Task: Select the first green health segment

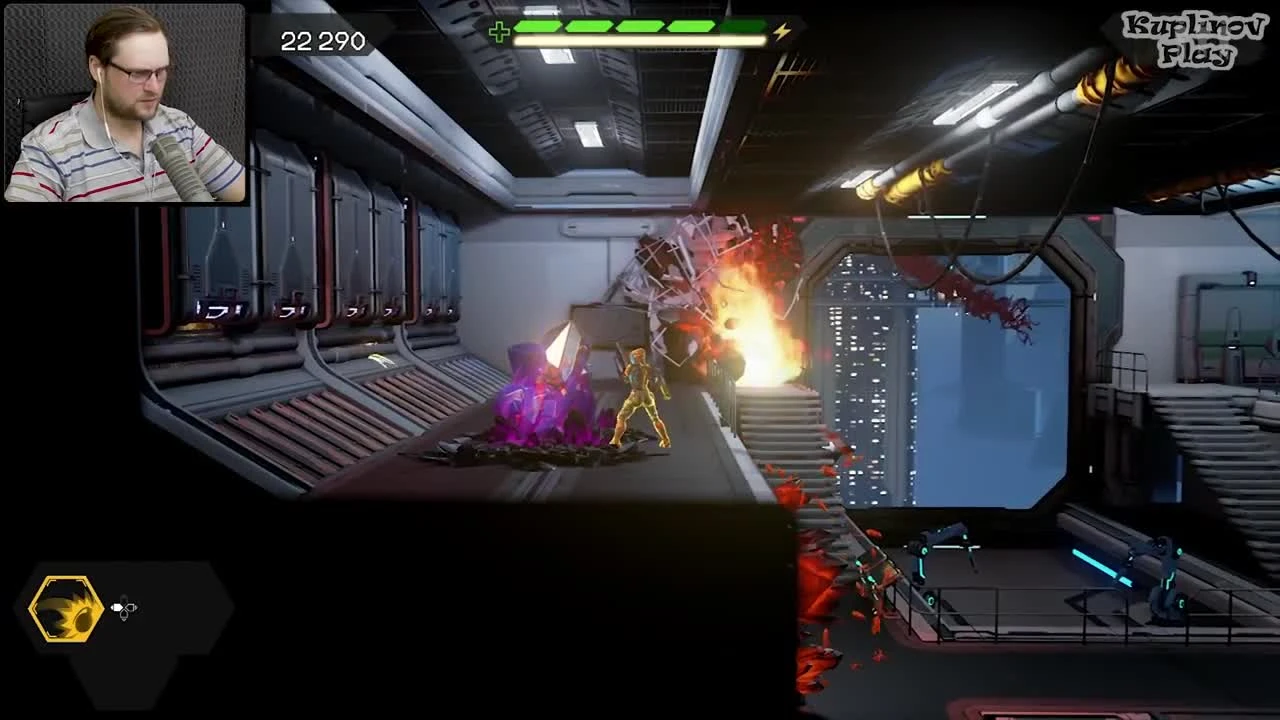Action: point(537,24)
